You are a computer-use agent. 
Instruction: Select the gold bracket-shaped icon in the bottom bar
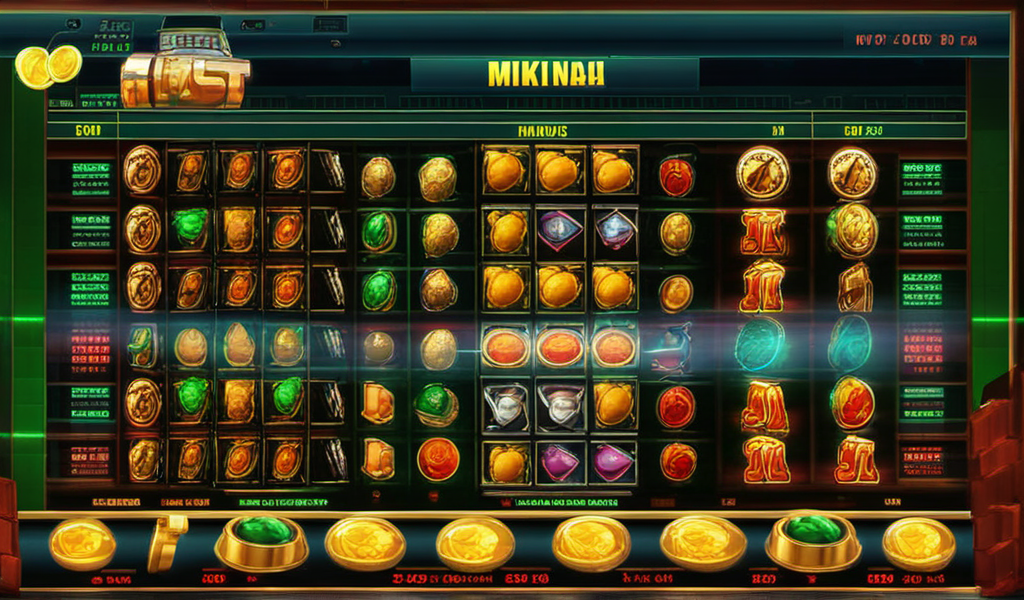(x=167, y=541)
